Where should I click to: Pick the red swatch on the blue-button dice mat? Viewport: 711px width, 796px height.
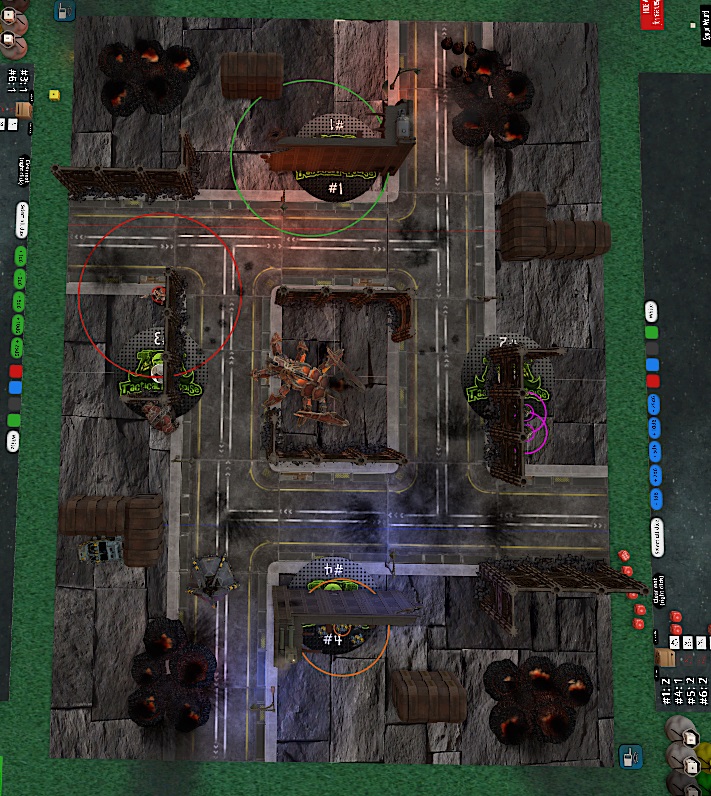coord(653,381)
